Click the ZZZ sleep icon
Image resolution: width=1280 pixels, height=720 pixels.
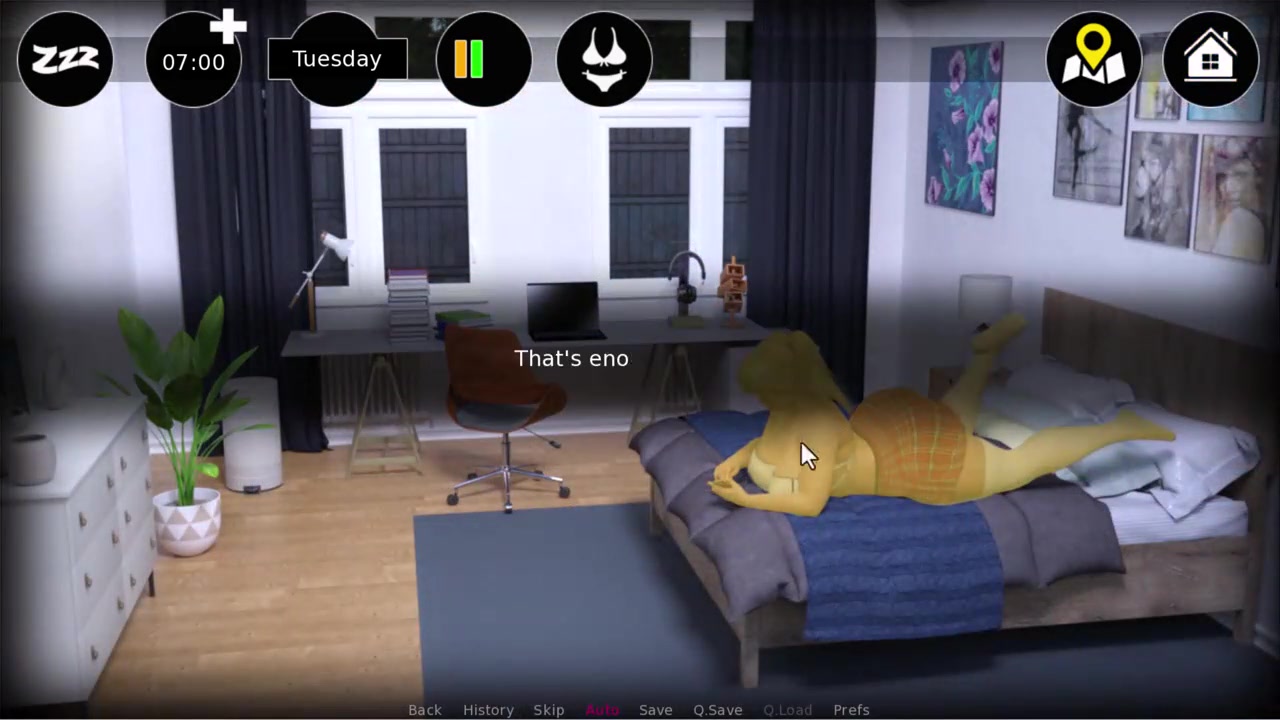click(x=65, y=60)
